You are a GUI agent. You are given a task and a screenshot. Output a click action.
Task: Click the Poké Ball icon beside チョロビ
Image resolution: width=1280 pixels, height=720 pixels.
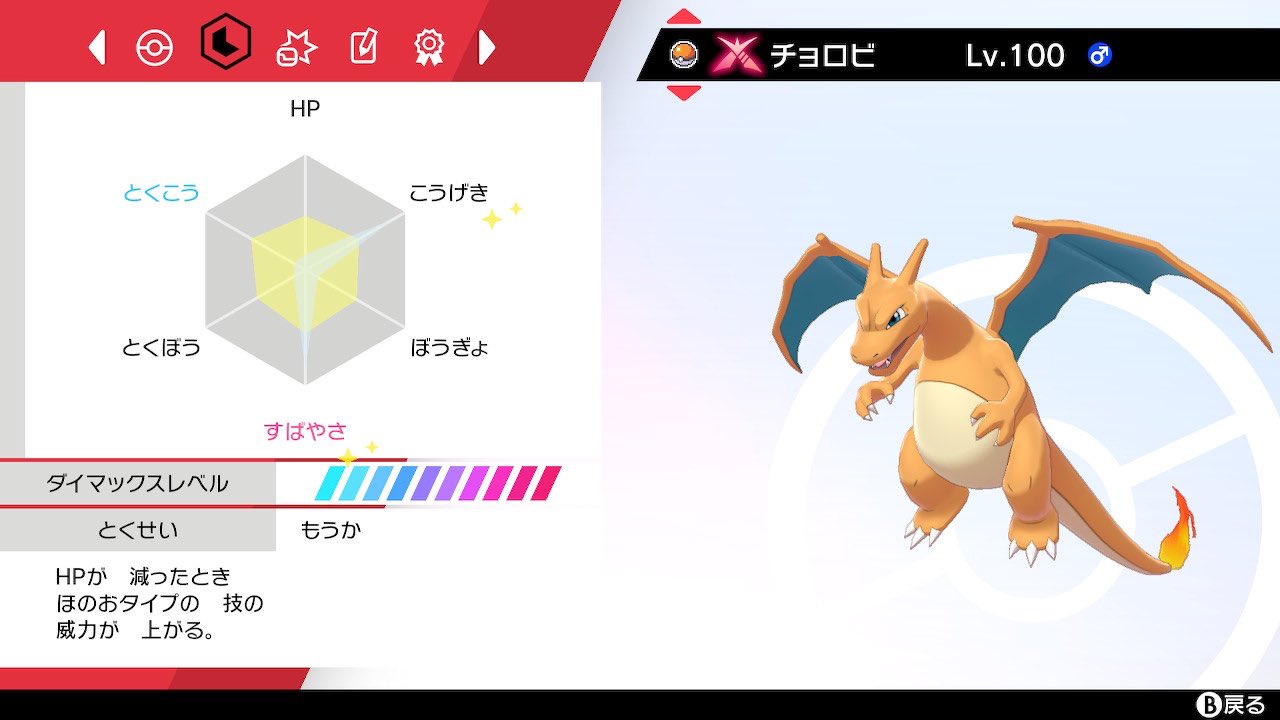click(x=683, y=53)
